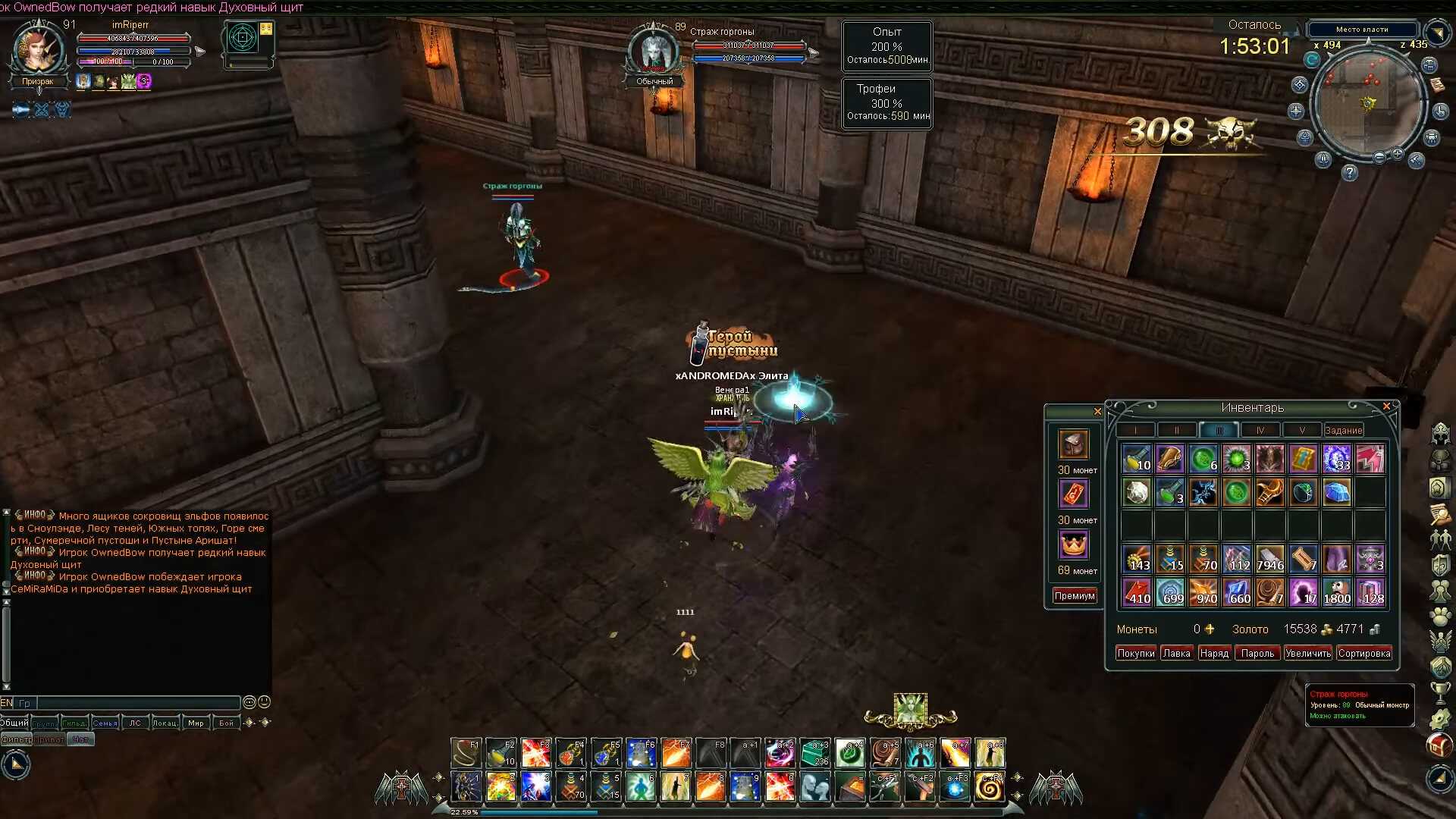The image size is (1456, 819).
Task: Click the chat message input field
Action: (x=136, y=703)
